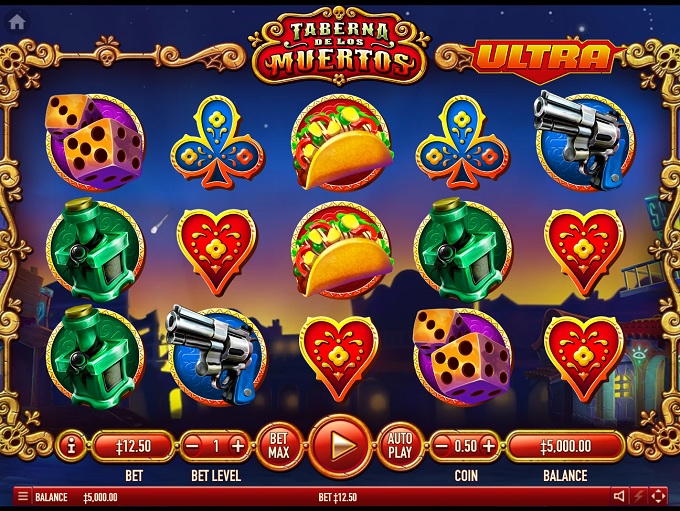Toggle the lightning bolt quick spin
The height and width of the screenshot is (511, 680).
coord(639,497)
